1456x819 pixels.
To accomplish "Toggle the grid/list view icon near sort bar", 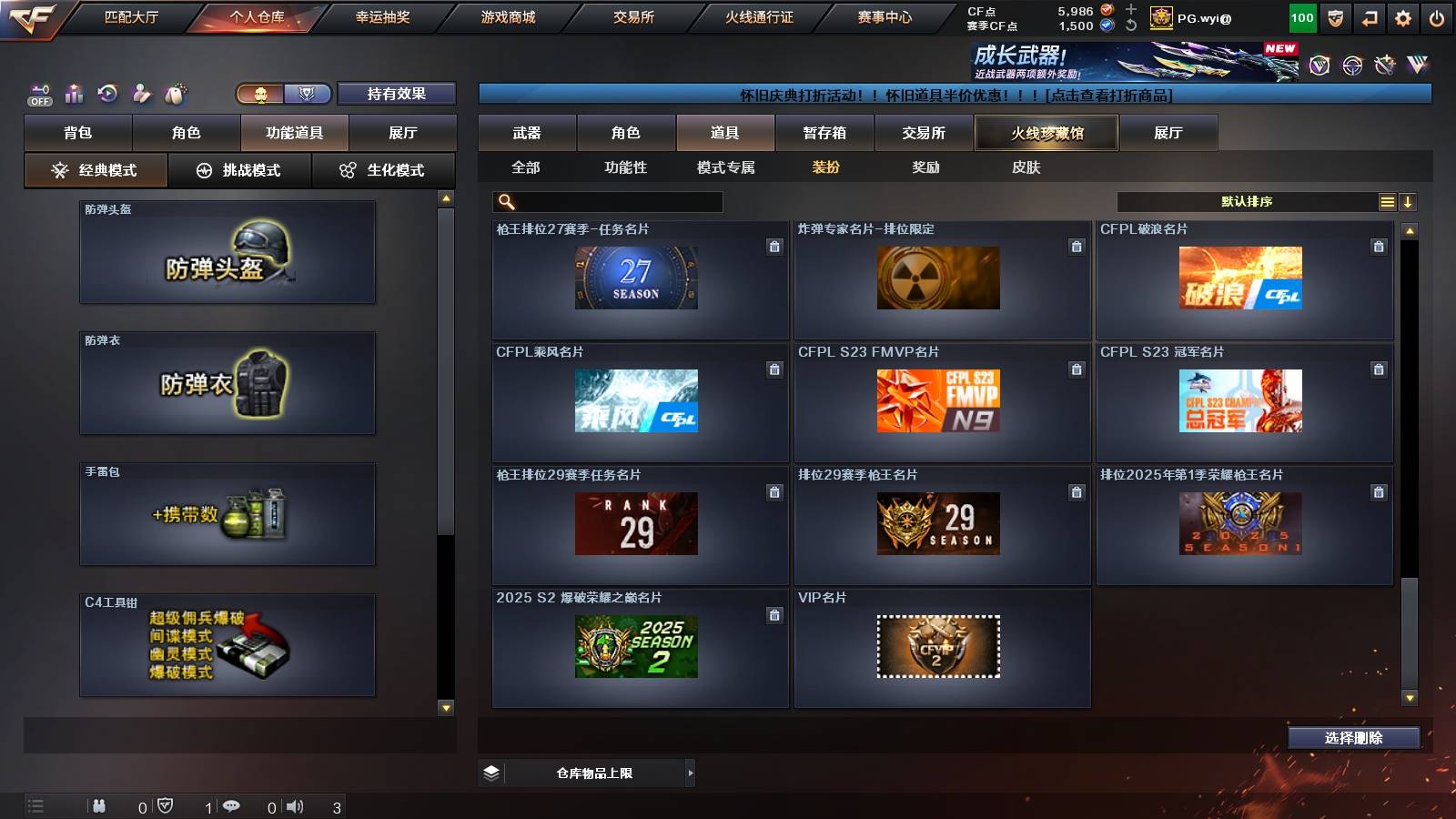I will click(1387, 200).
